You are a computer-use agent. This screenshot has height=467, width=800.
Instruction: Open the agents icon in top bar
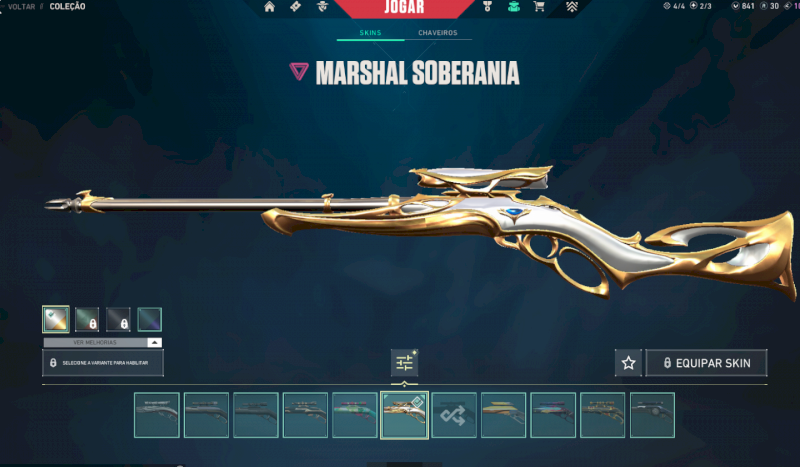pyautogui.click(x=322, y=7)
